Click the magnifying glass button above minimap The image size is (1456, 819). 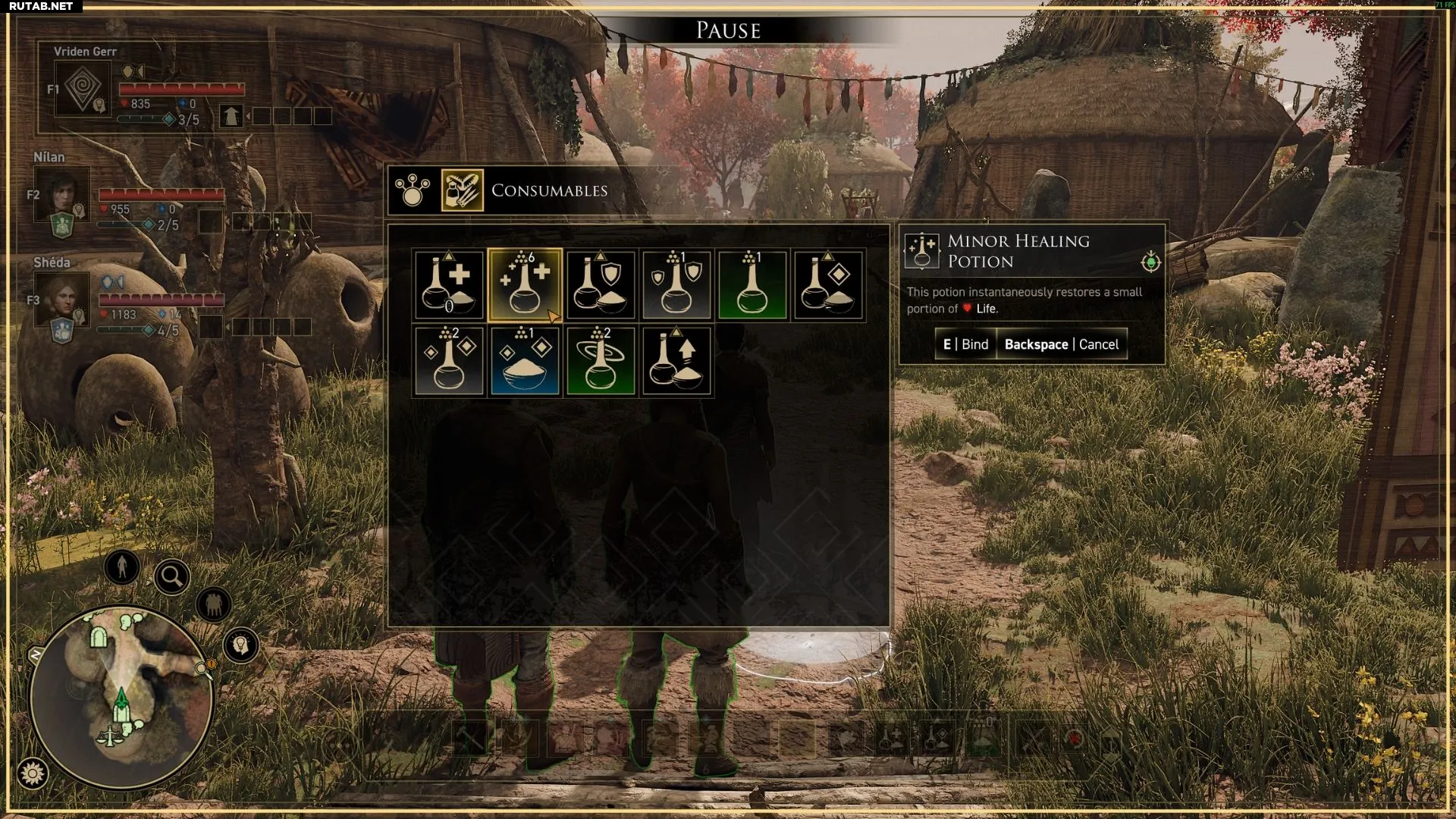click(x=171, y=578)
